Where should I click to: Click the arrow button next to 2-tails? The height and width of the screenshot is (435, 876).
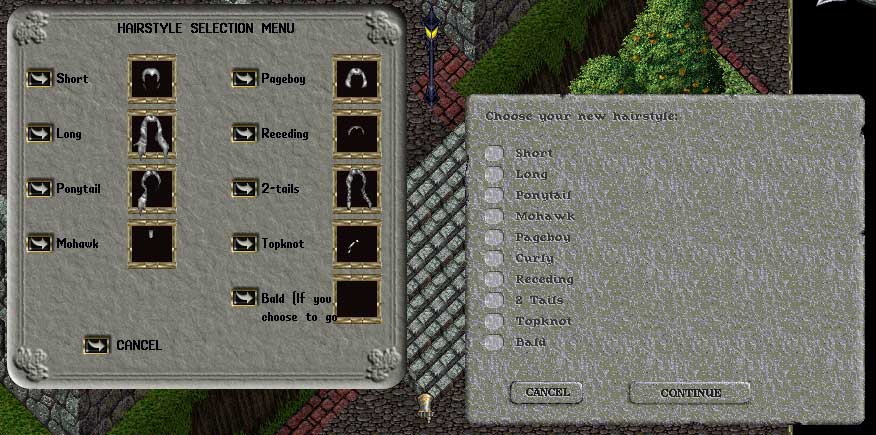(x=244, y=188)
